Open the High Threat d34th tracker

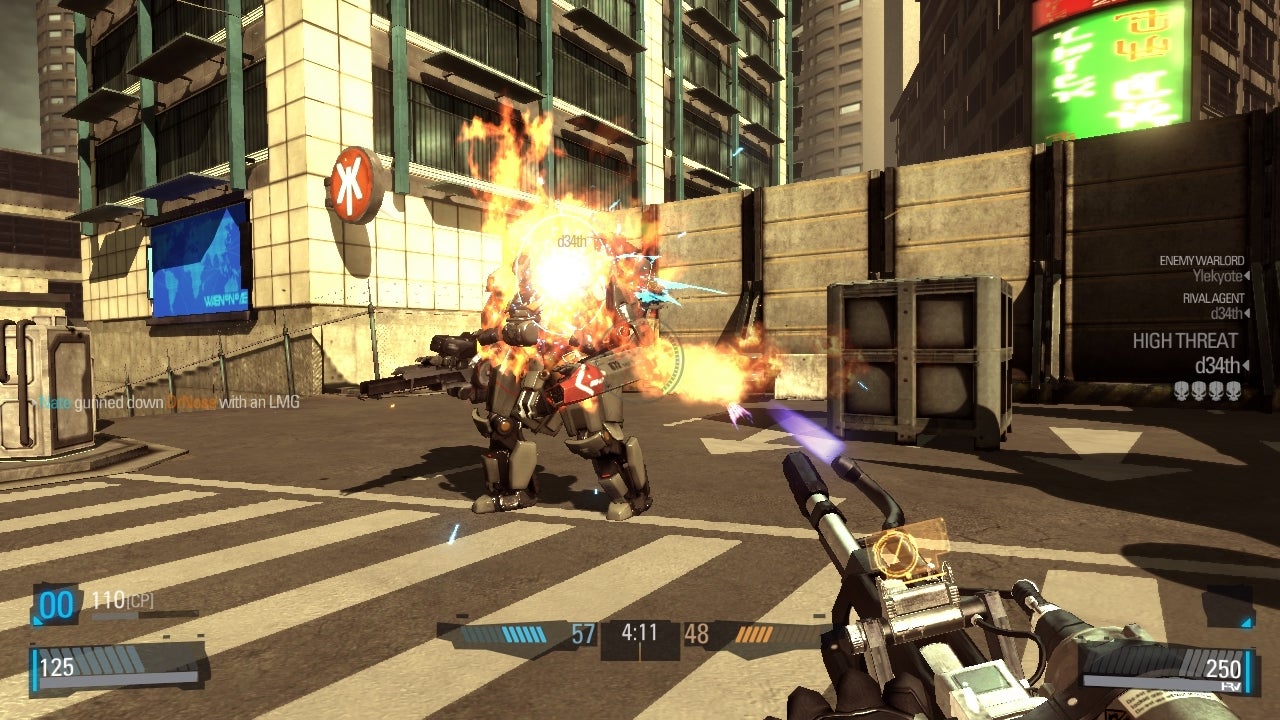(x=1185, y=353)
